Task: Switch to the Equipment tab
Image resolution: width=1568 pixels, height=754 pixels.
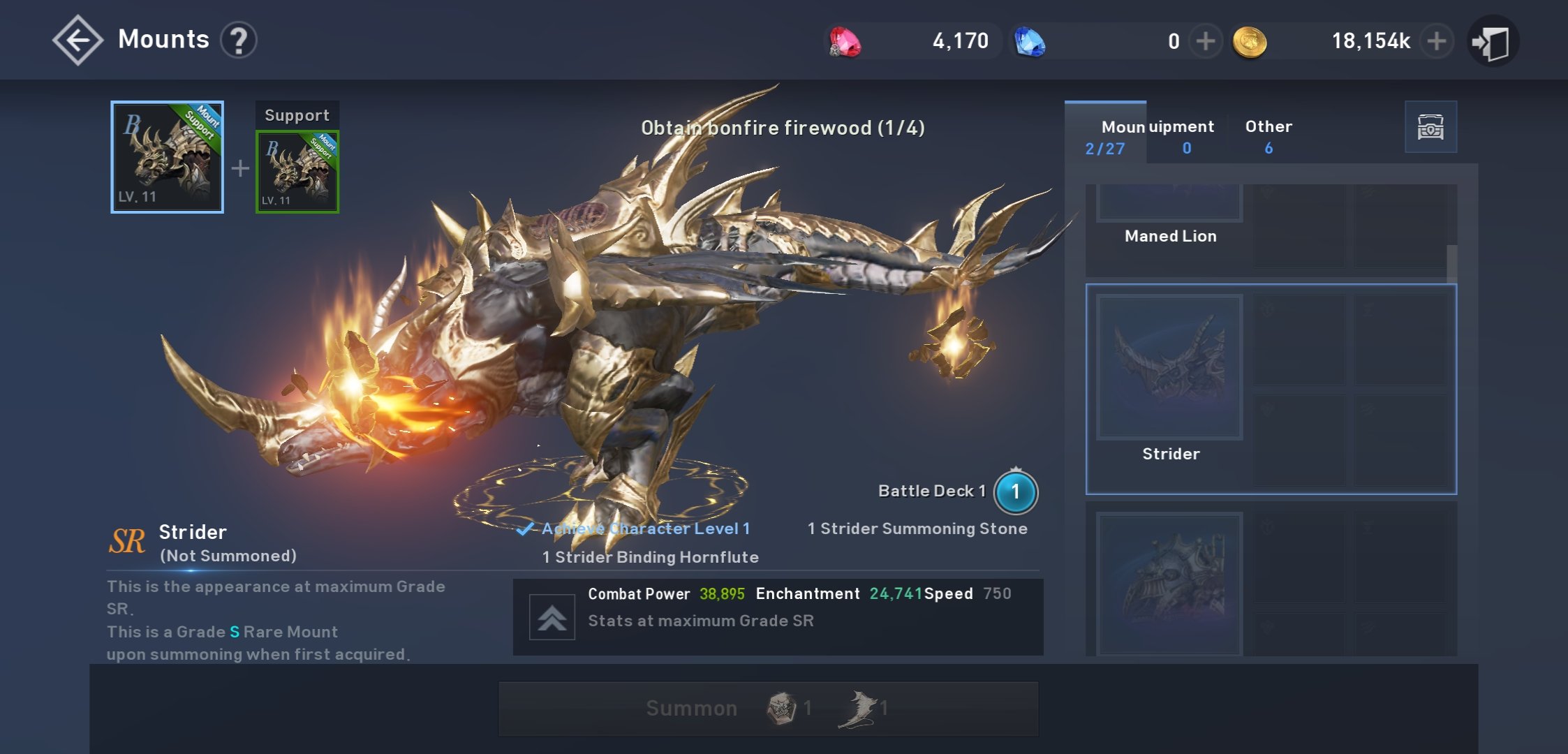Action: pos(1186,136)
